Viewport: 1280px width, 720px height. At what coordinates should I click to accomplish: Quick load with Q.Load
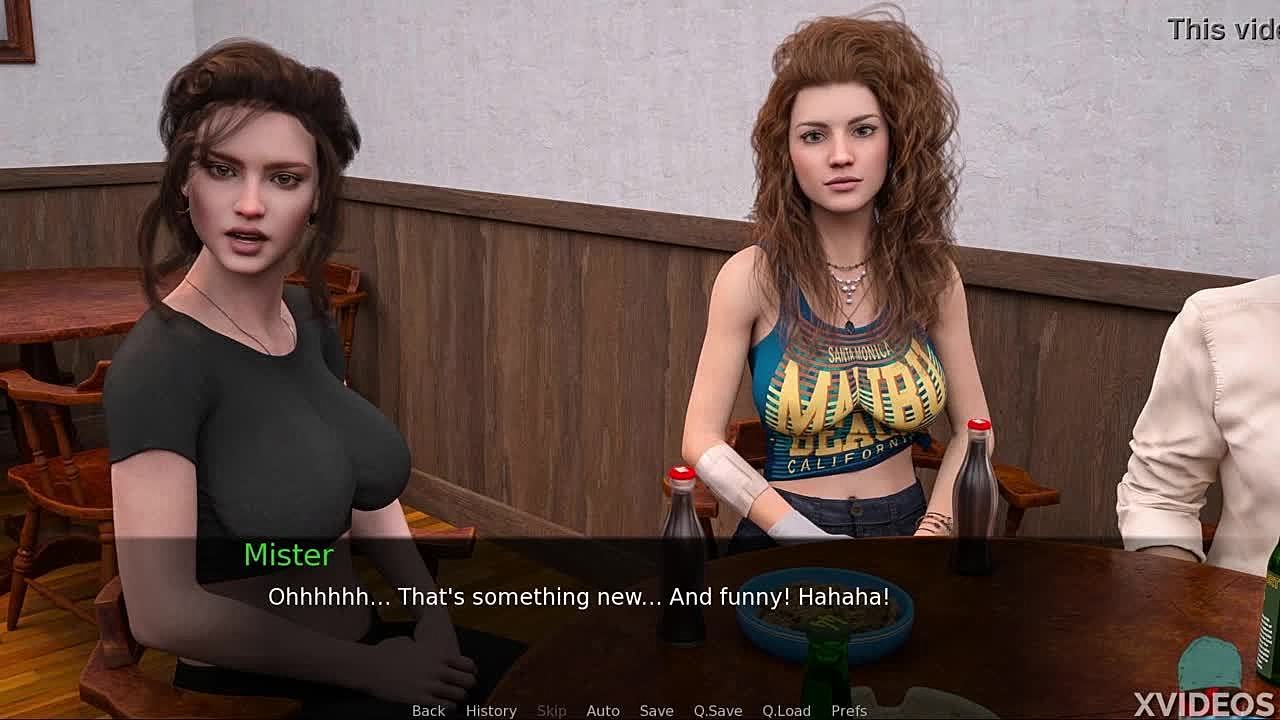[x=786, y=710]
